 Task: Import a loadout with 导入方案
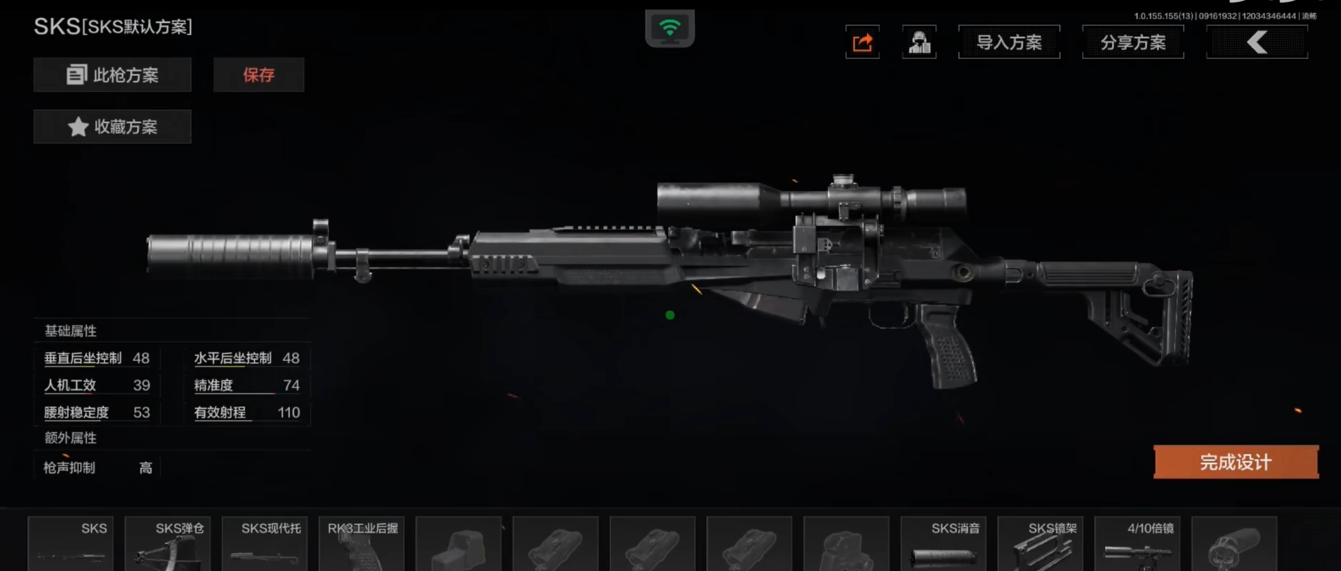[1009, 43]
